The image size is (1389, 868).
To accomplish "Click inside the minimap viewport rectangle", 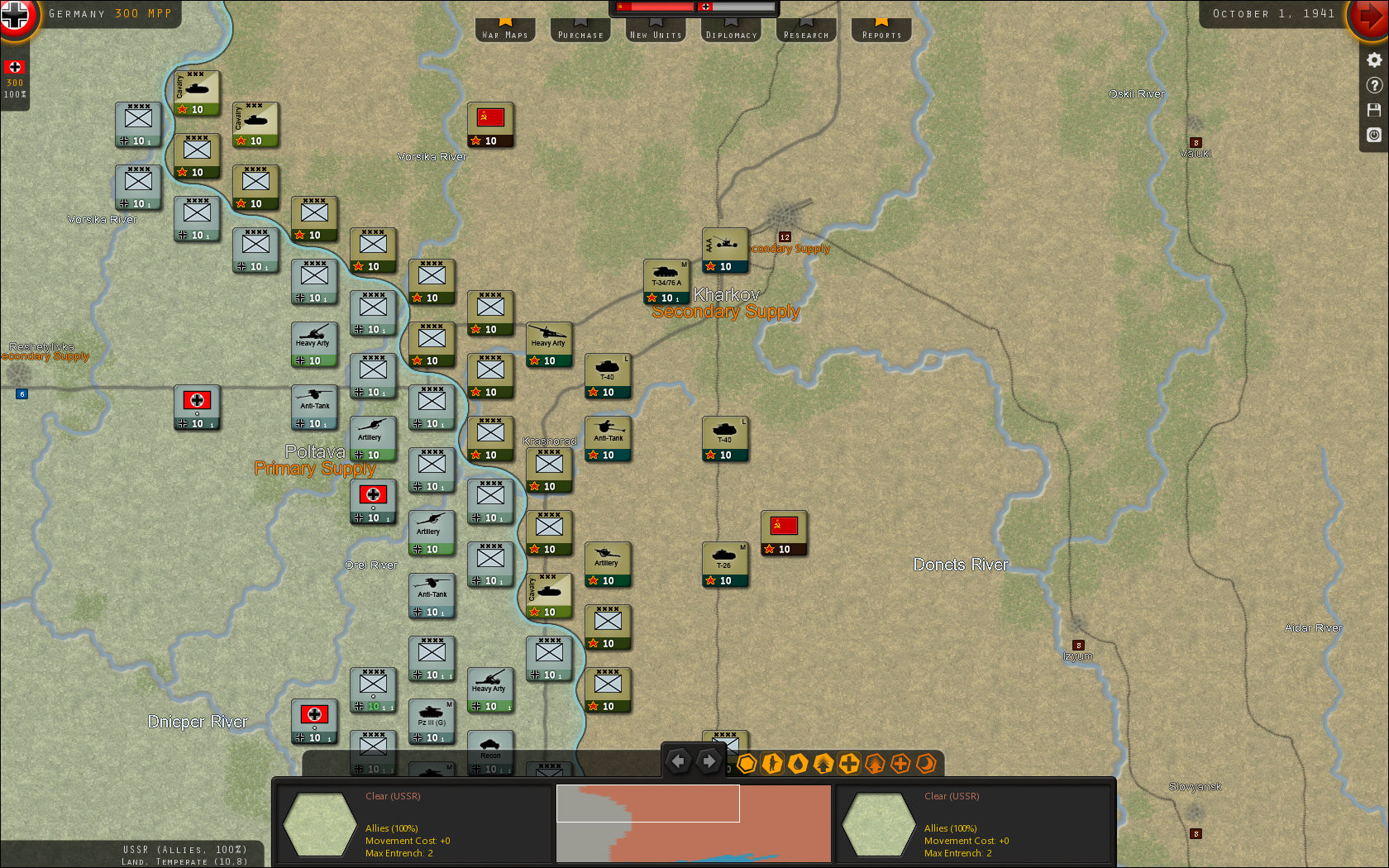I will (x=647, y=802).
